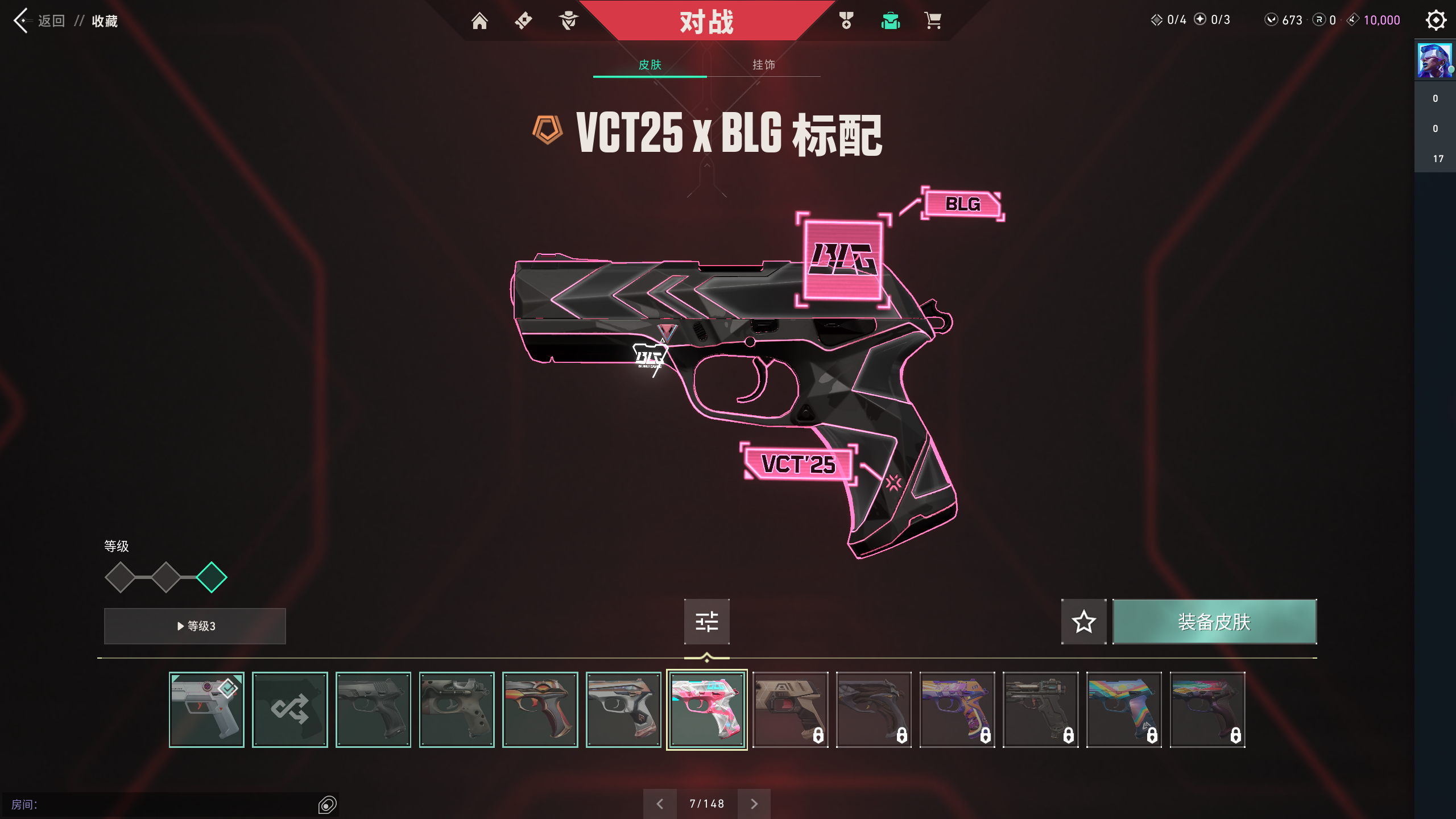
Task: Select the white default pistol thumbnail
Action: pos(206,709)
